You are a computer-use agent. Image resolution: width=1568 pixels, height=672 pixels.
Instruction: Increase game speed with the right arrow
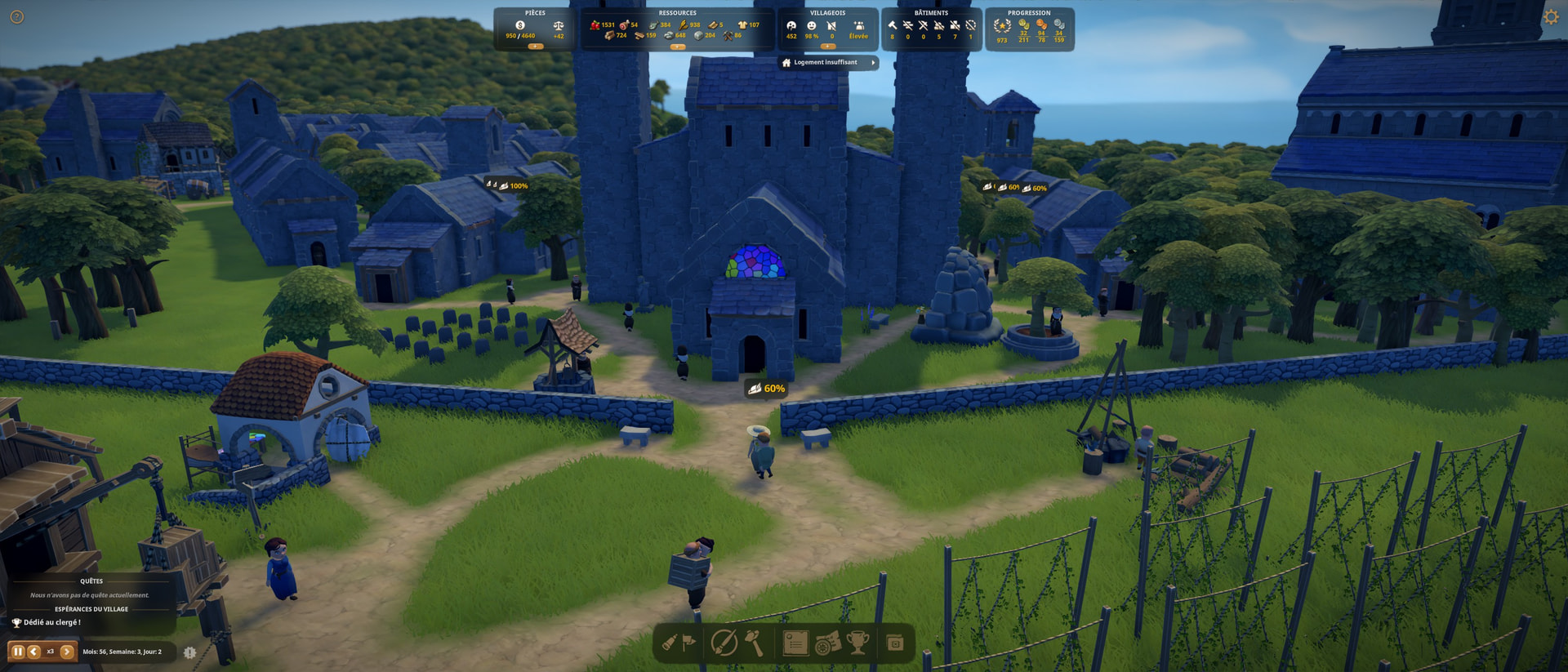67,652
